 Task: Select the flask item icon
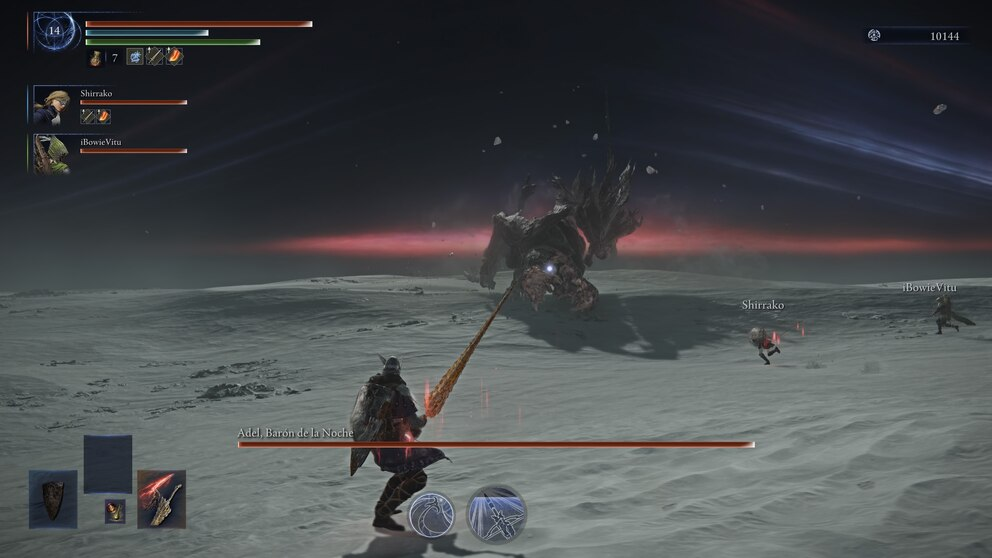pyautogui.click(x=96, y=58)
